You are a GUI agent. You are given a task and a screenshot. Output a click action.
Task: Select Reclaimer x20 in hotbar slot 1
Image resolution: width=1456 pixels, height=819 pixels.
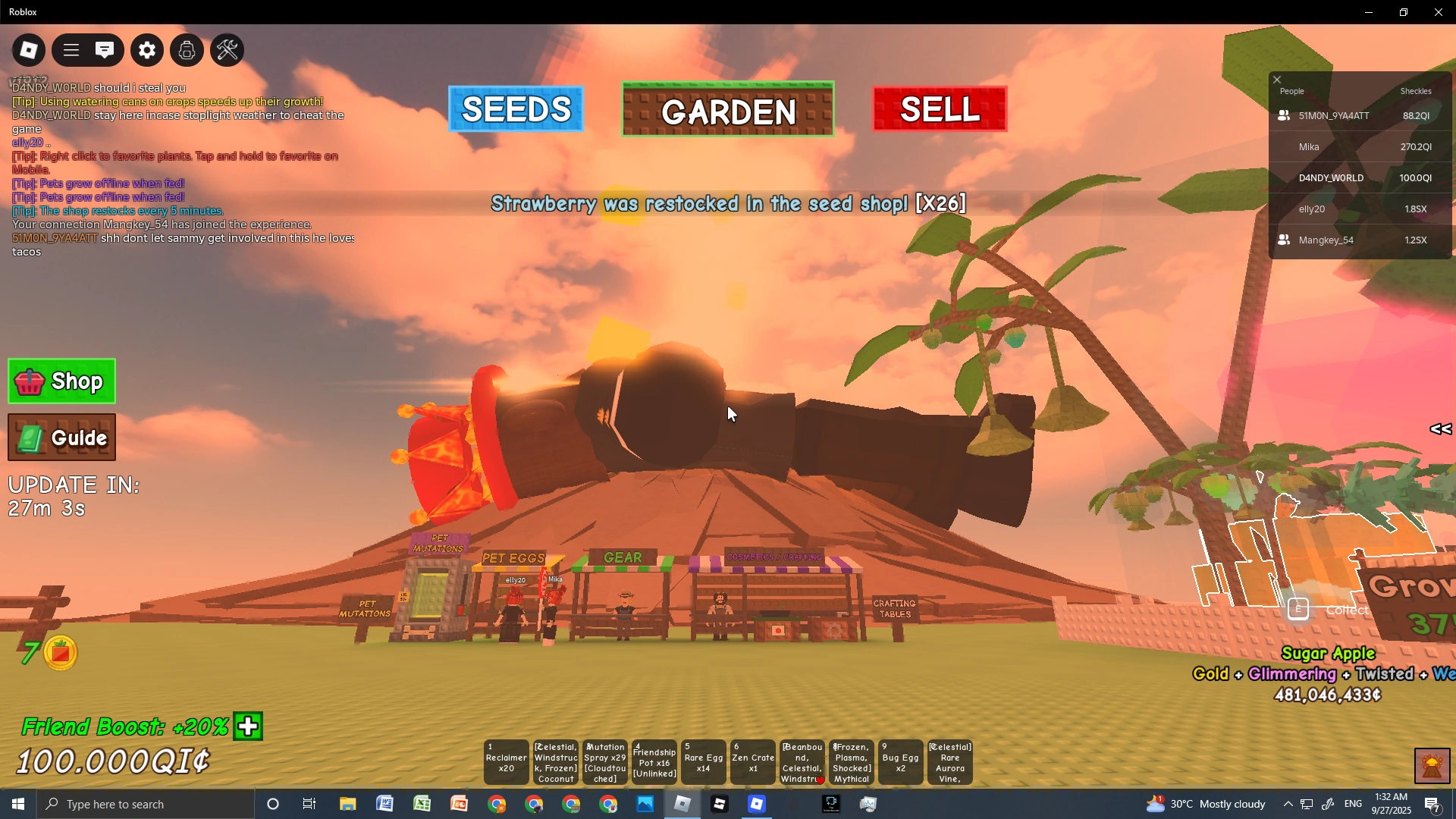tap(505, 762)
